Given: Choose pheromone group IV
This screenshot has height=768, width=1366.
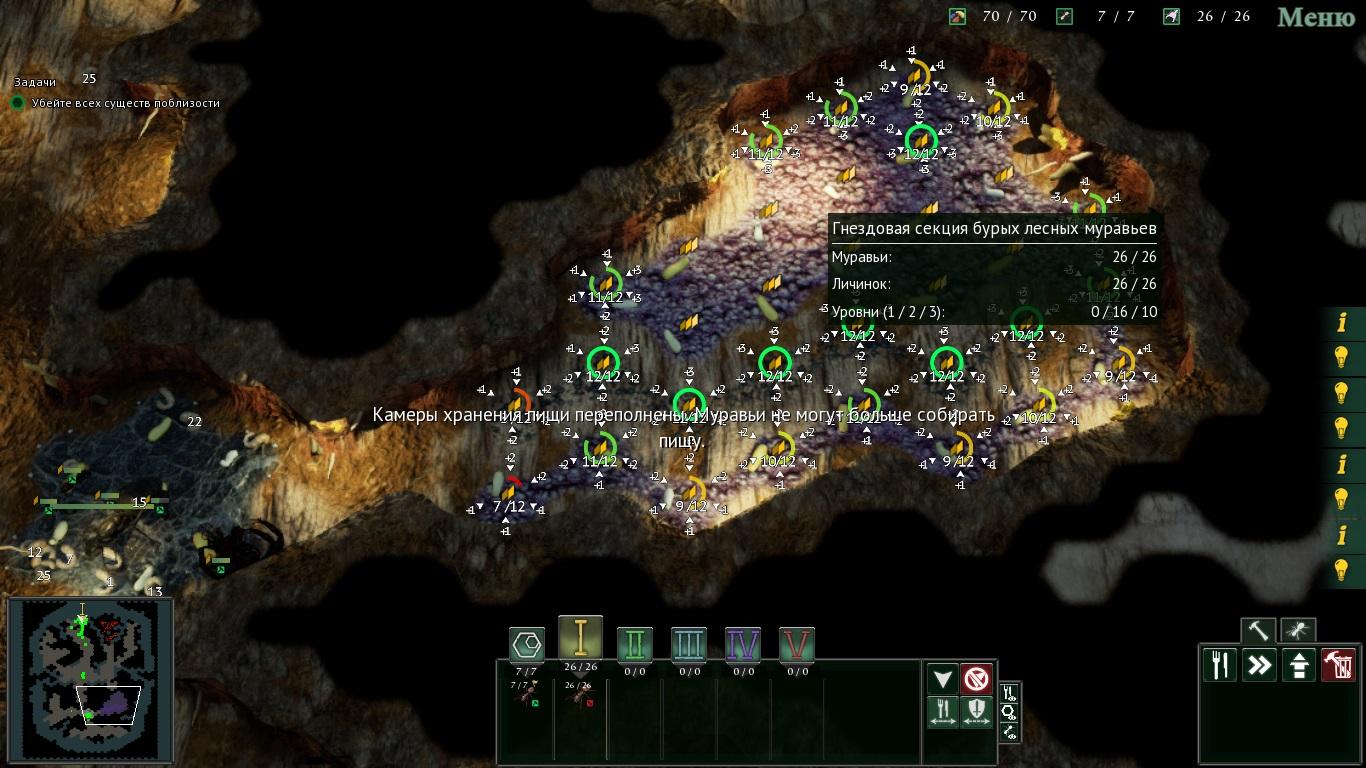Looking at the screenshot, I should pyautogui.click(x=743, y=643).
